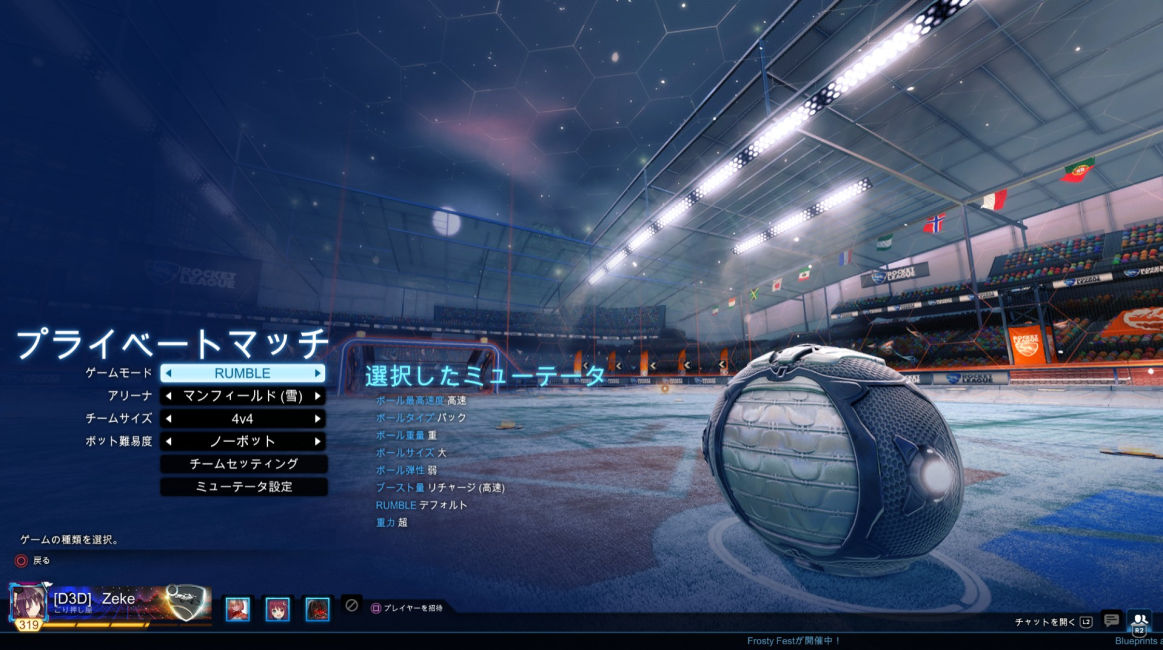Switch to the previous arena with the left arrow
The width and height of the screenshot is (1163, 650).
(x=169, y=396)
